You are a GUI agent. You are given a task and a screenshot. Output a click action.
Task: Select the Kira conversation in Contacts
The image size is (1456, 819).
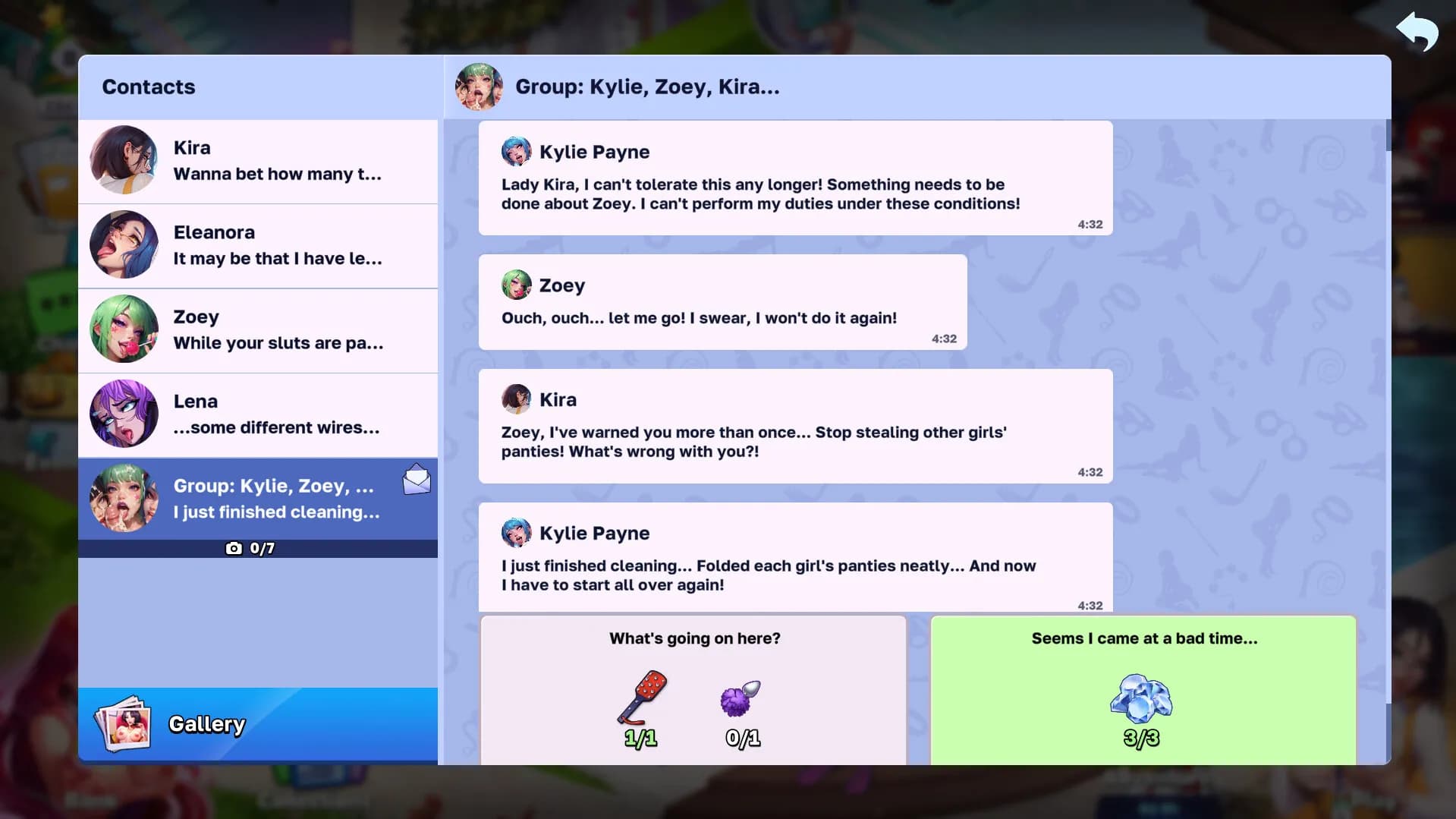pyautogui.click(x=258, y=161)
